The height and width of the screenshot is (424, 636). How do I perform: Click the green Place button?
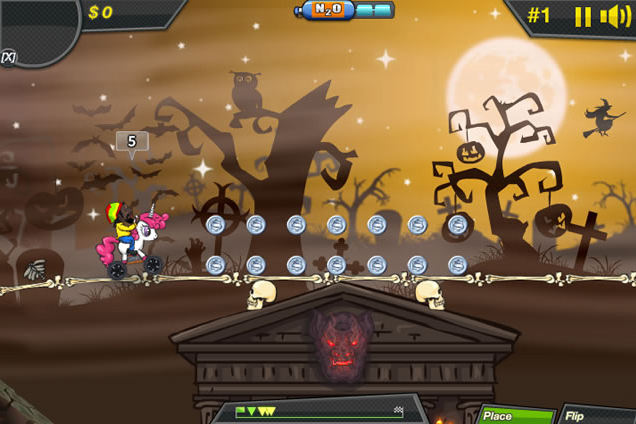[x=513, y=414]
